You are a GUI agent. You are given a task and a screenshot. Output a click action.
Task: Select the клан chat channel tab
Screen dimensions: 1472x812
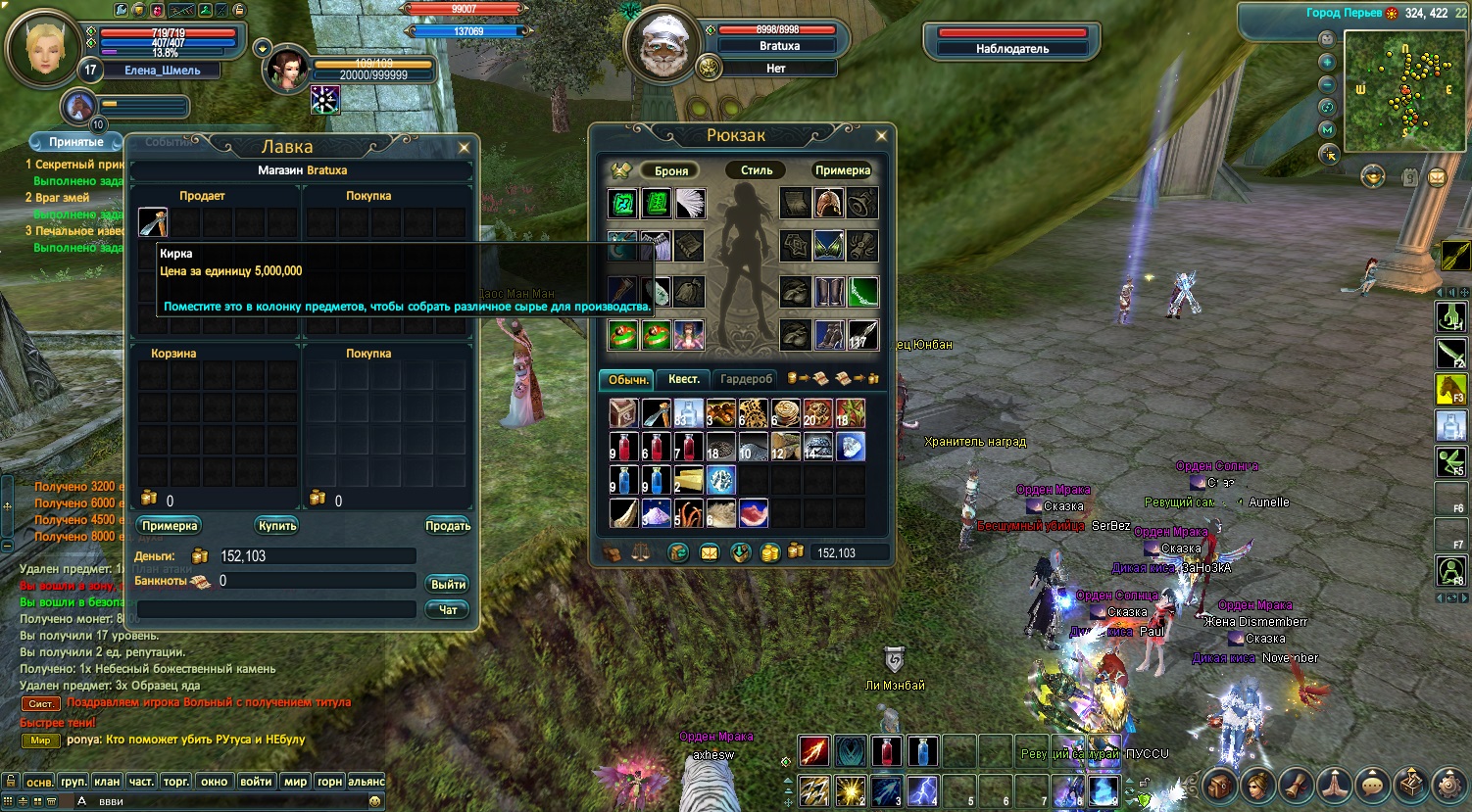107,782
